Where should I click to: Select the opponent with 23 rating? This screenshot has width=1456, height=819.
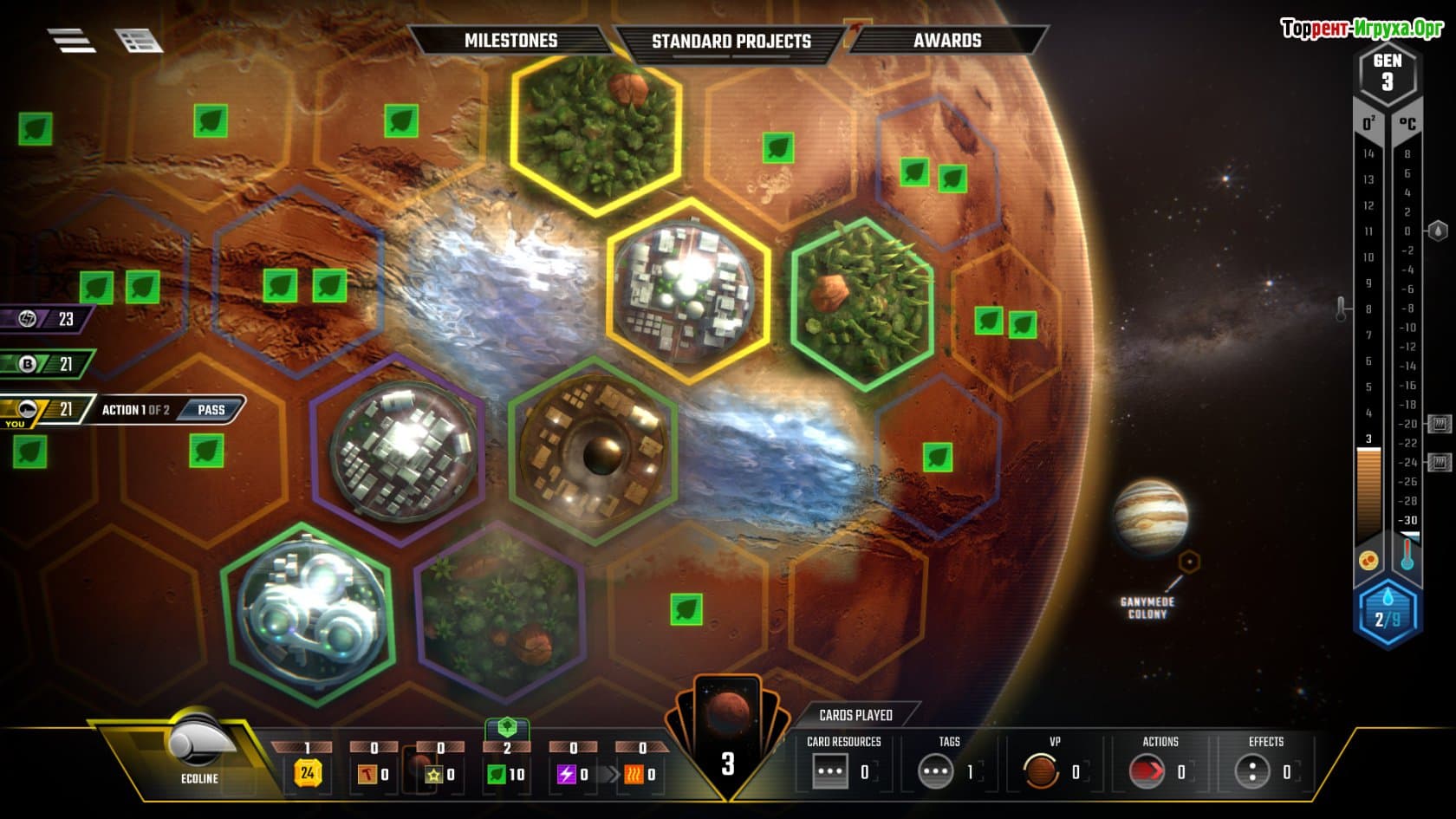48,320
